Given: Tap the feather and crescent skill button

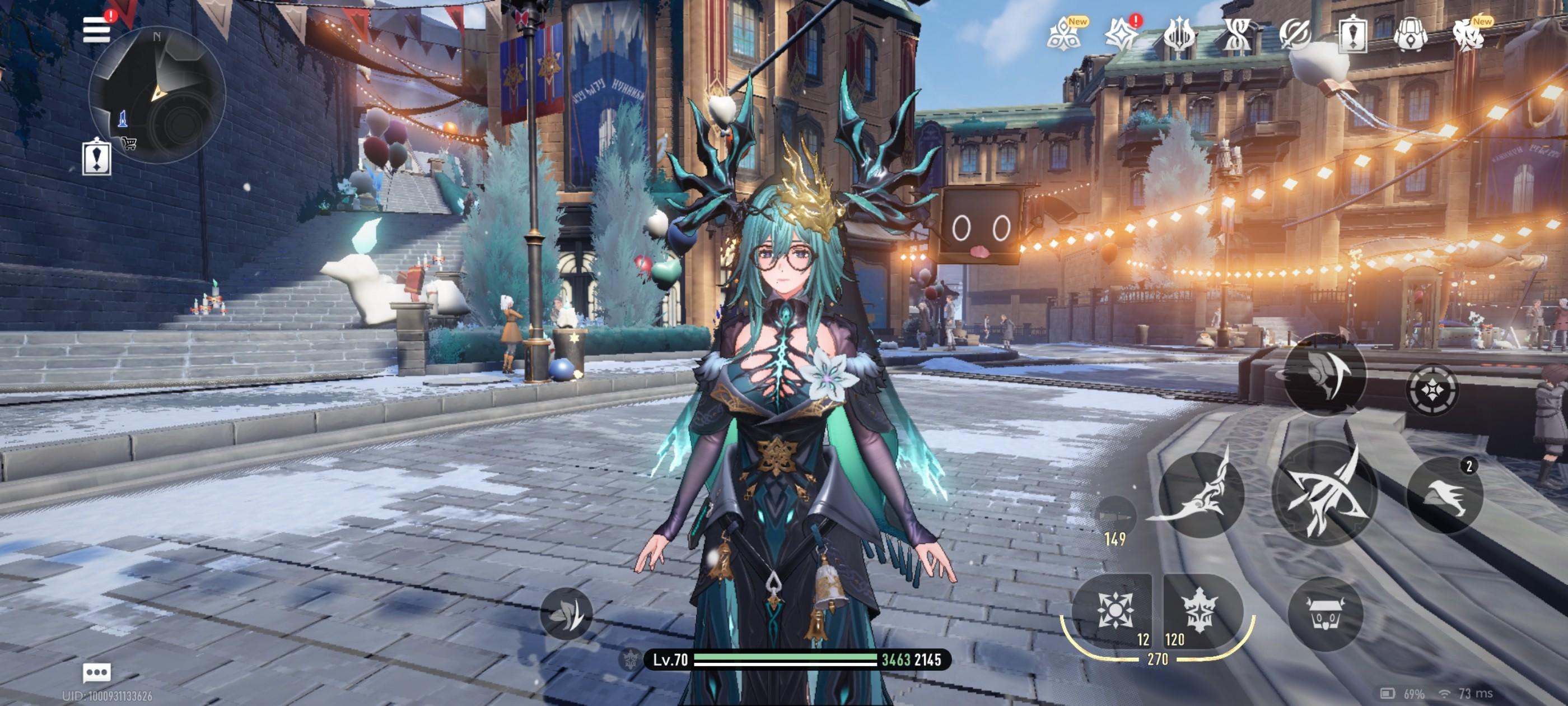Looking at the screenshot, I should [1324, 374].
